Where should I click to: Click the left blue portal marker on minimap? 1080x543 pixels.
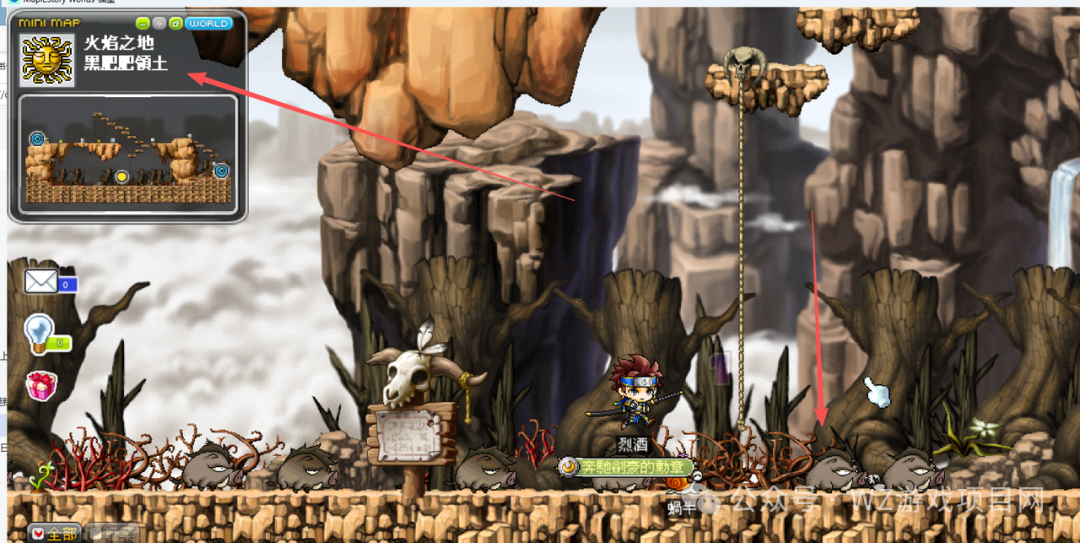click(37, 138)
